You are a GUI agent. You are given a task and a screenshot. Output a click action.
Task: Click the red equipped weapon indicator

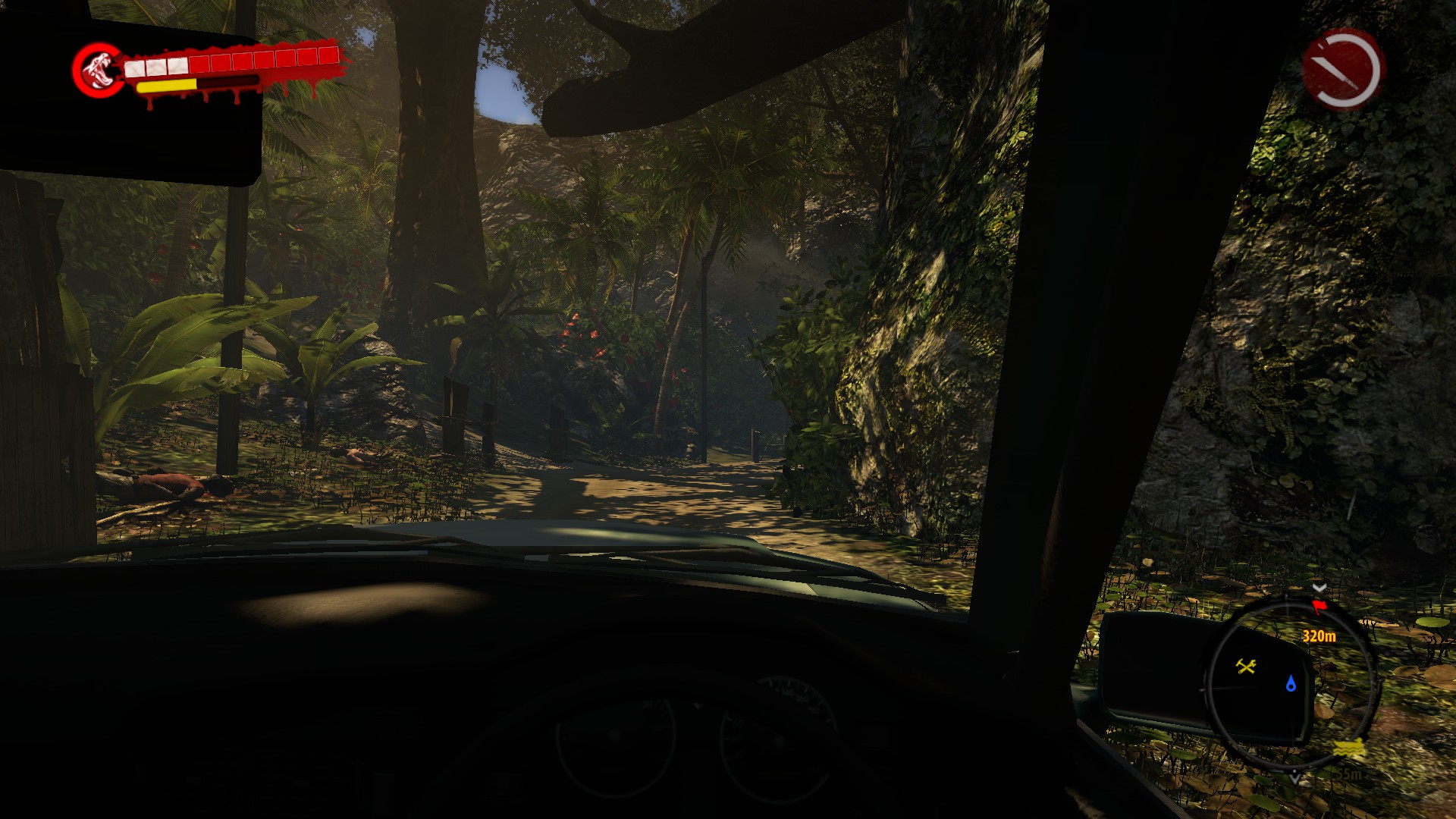click(x=1343, y=69)
